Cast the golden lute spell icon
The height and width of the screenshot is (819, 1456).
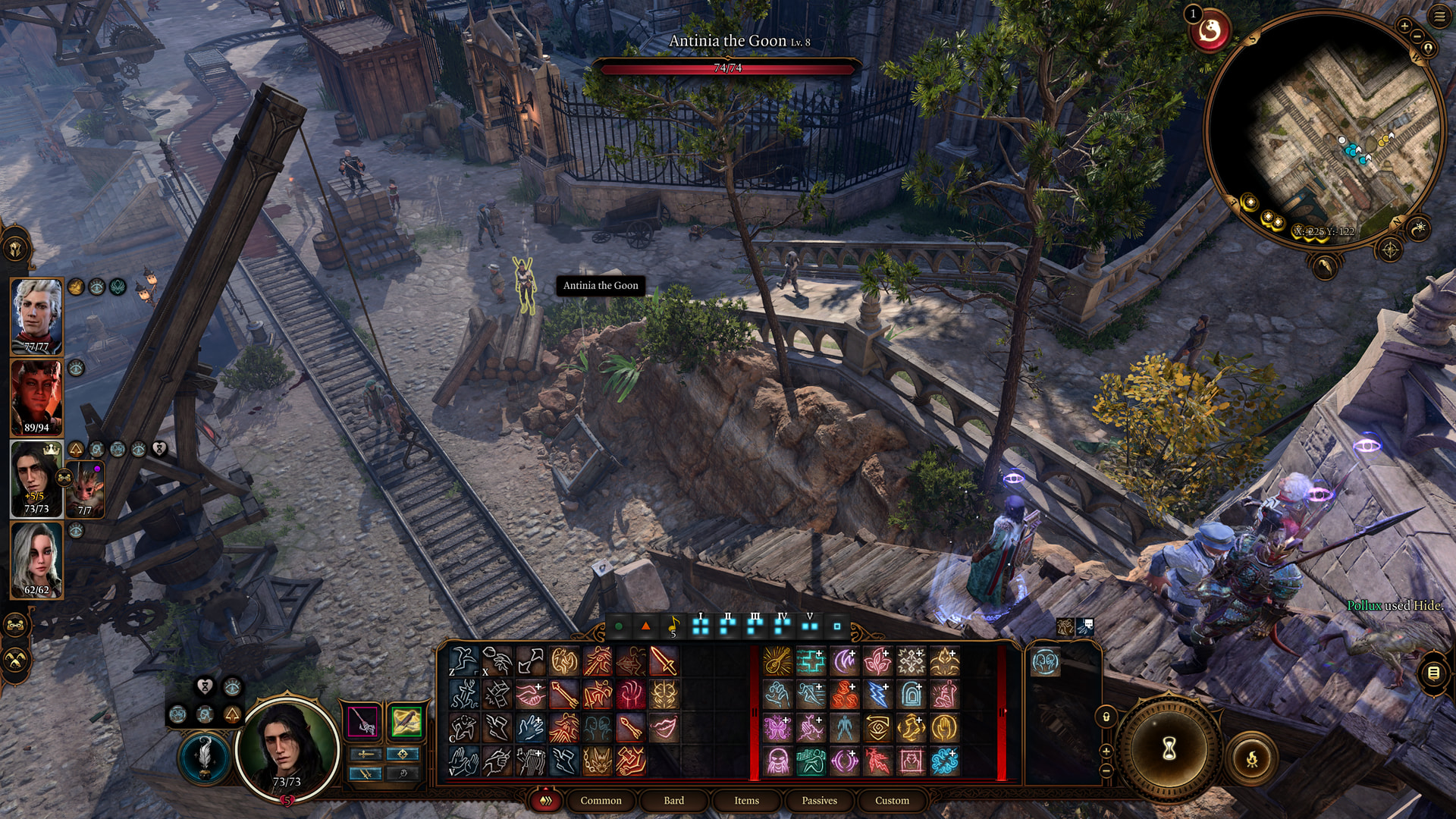coord(777,661)
